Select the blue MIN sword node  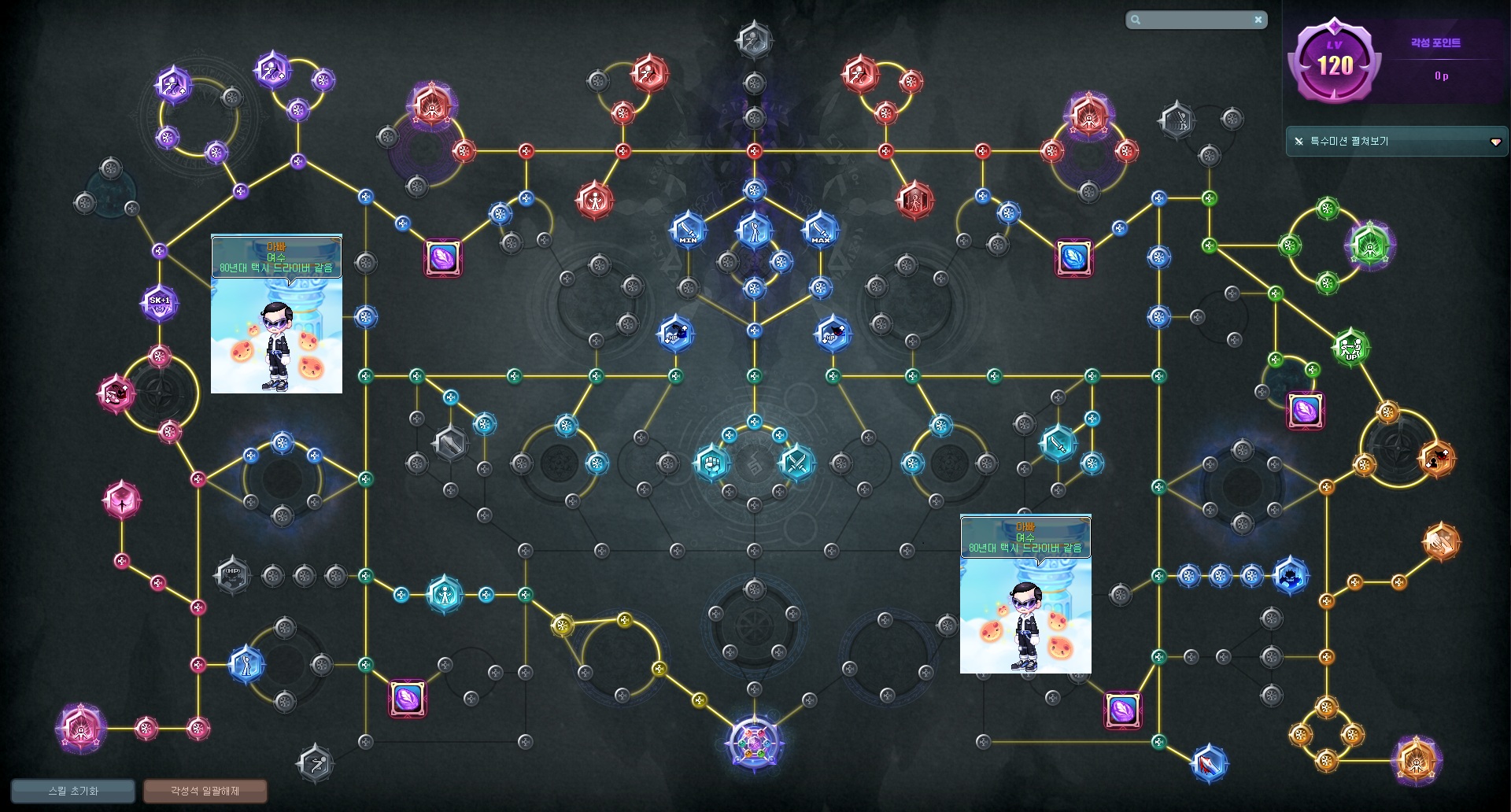pos(688,230)
